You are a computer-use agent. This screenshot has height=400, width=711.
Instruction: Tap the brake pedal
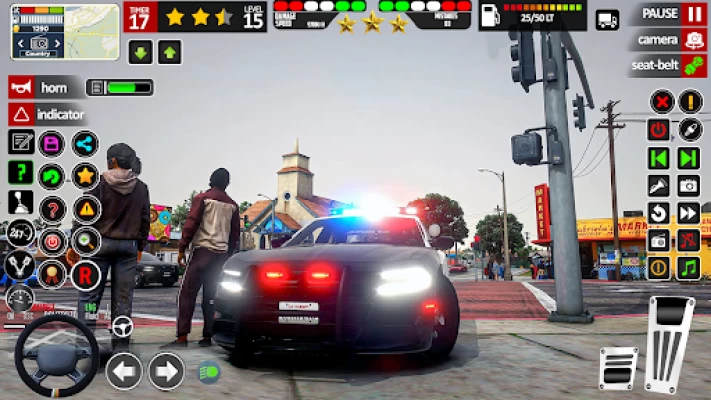617,368
